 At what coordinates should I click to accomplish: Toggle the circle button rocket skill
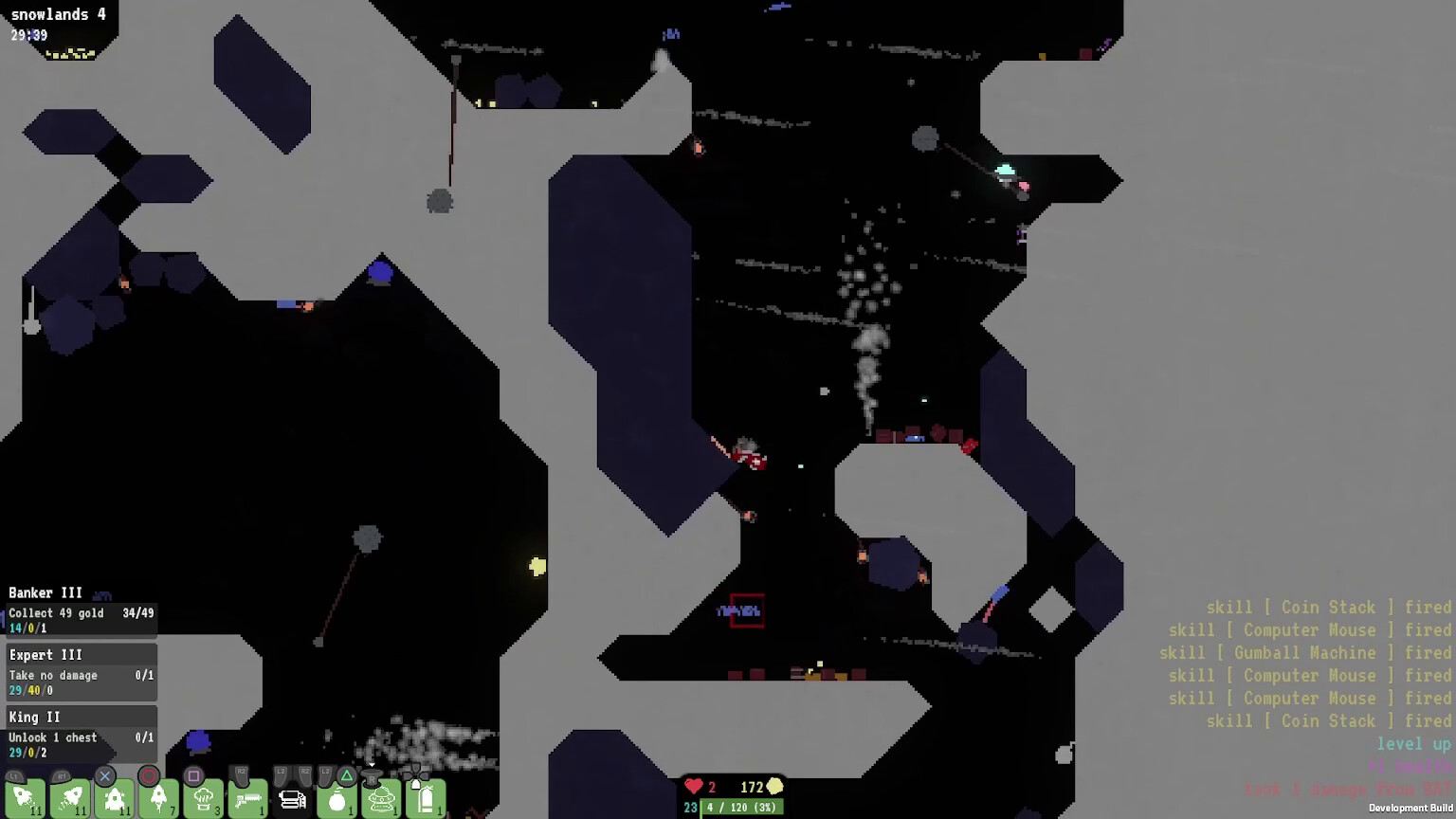click(149, 775)
